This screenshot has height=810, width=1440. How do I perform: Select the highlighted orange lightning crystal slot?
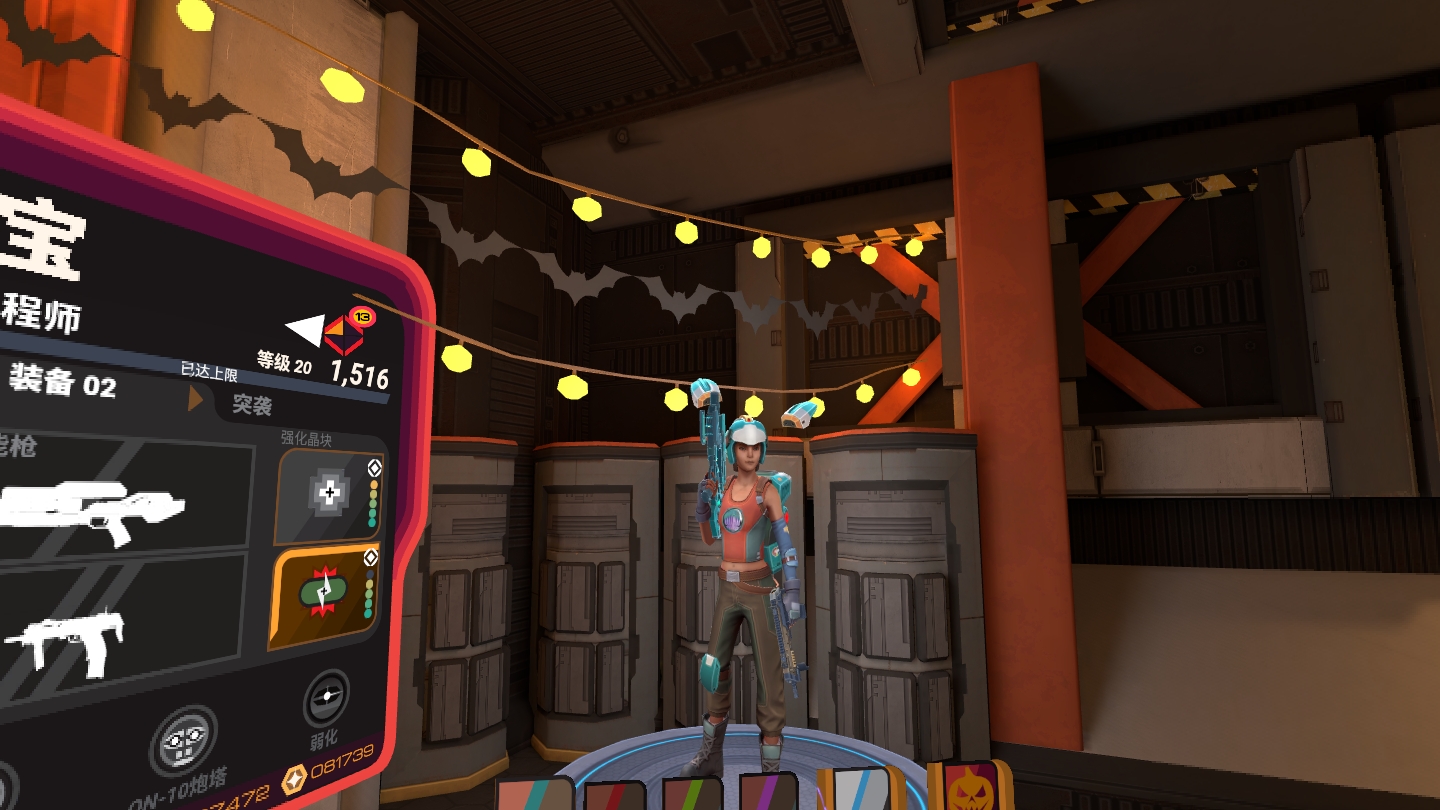pos(325,595)
